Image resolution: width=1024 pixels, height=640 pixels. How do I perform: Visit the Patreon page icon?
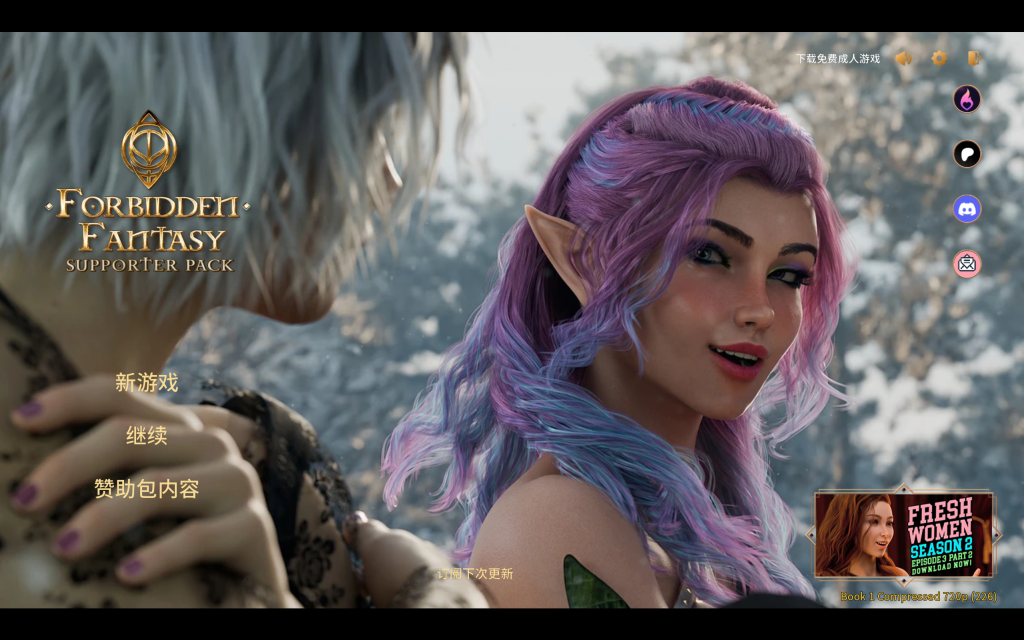[967, 154]
